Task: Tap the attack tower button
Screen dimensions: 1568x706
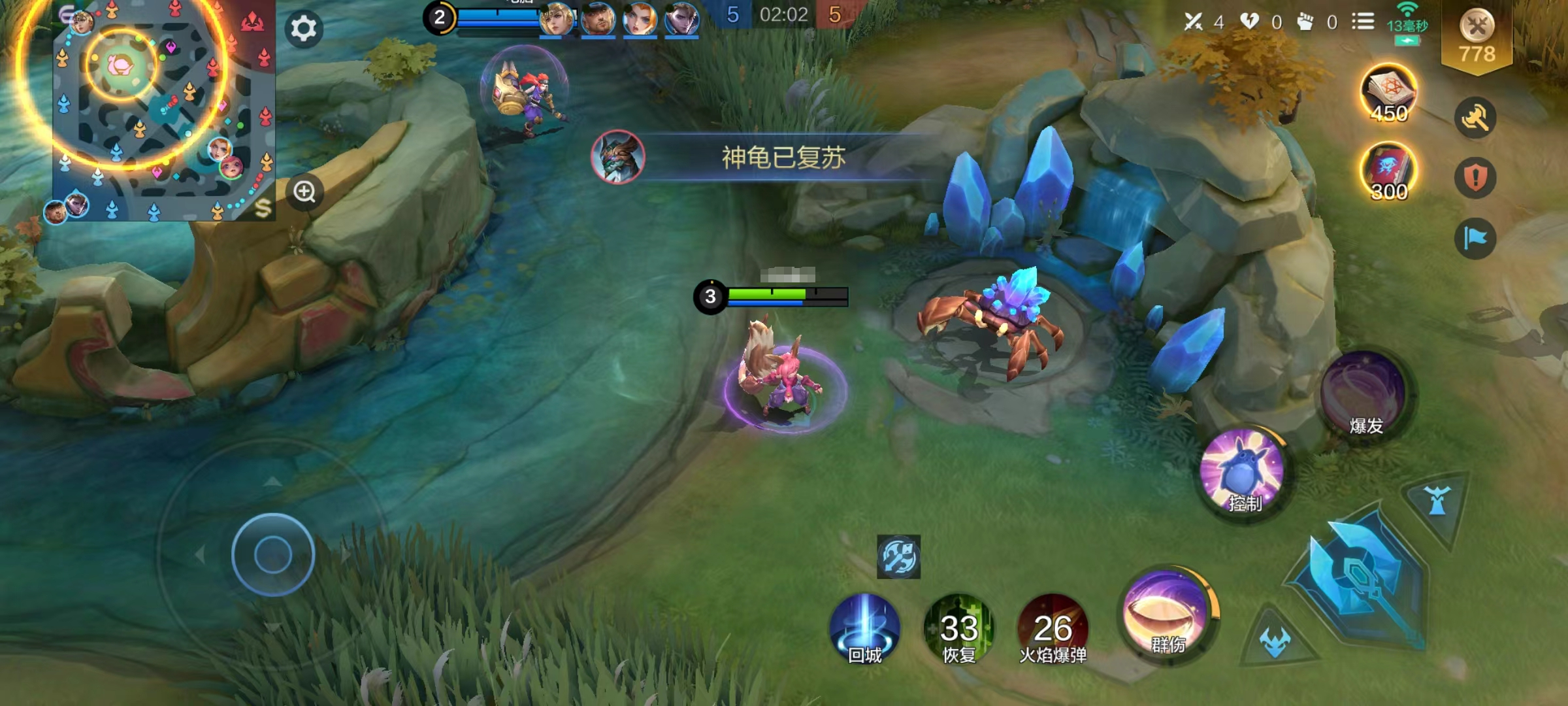Action: coord(1437,503)
